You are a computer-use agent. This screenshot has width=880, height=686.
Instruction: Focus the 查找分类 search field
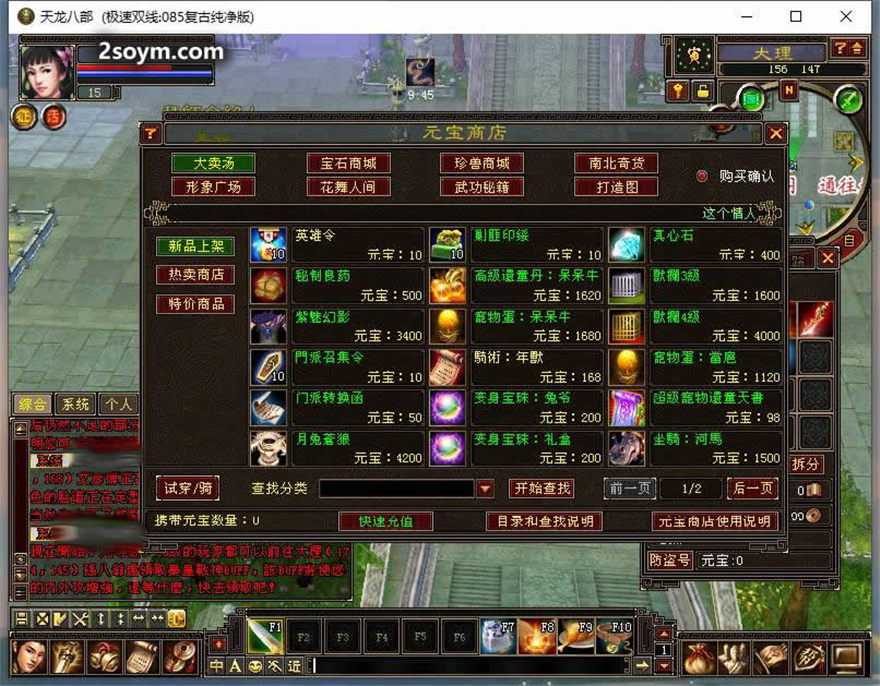pos(396,489)
